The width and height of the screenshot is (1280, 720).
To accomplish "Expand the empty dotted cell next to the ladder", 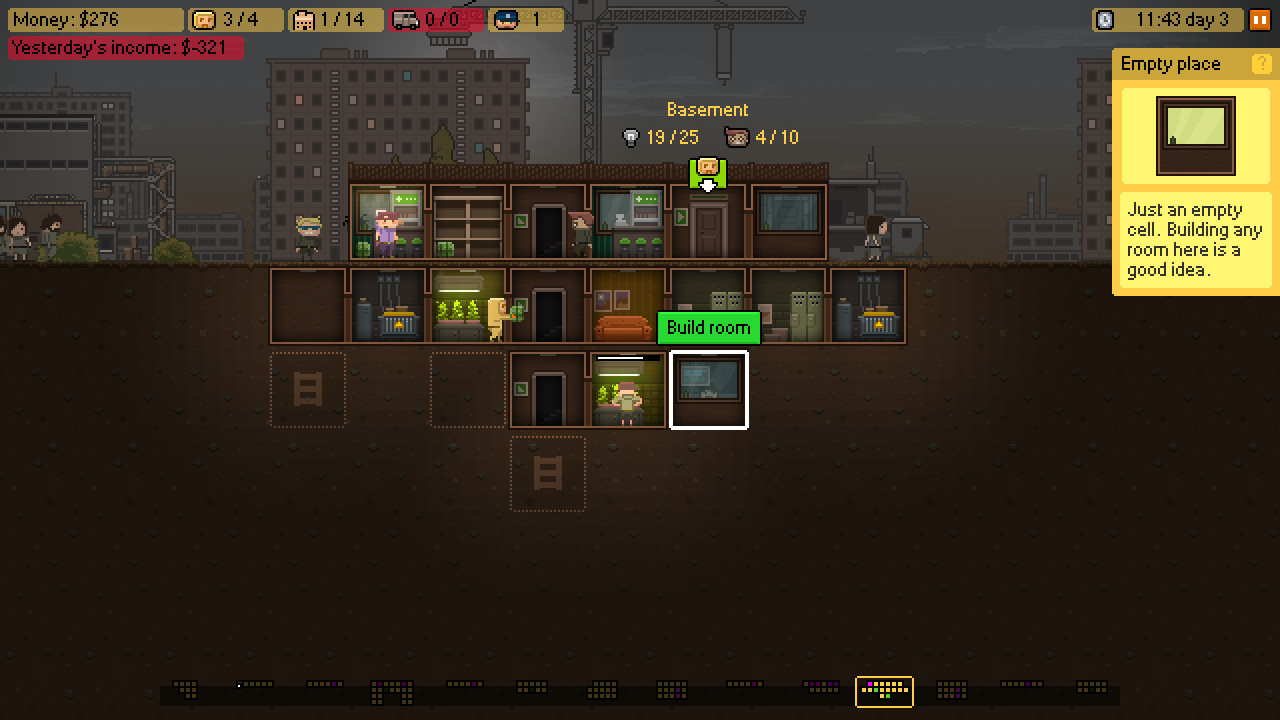I will pos(468,390).
